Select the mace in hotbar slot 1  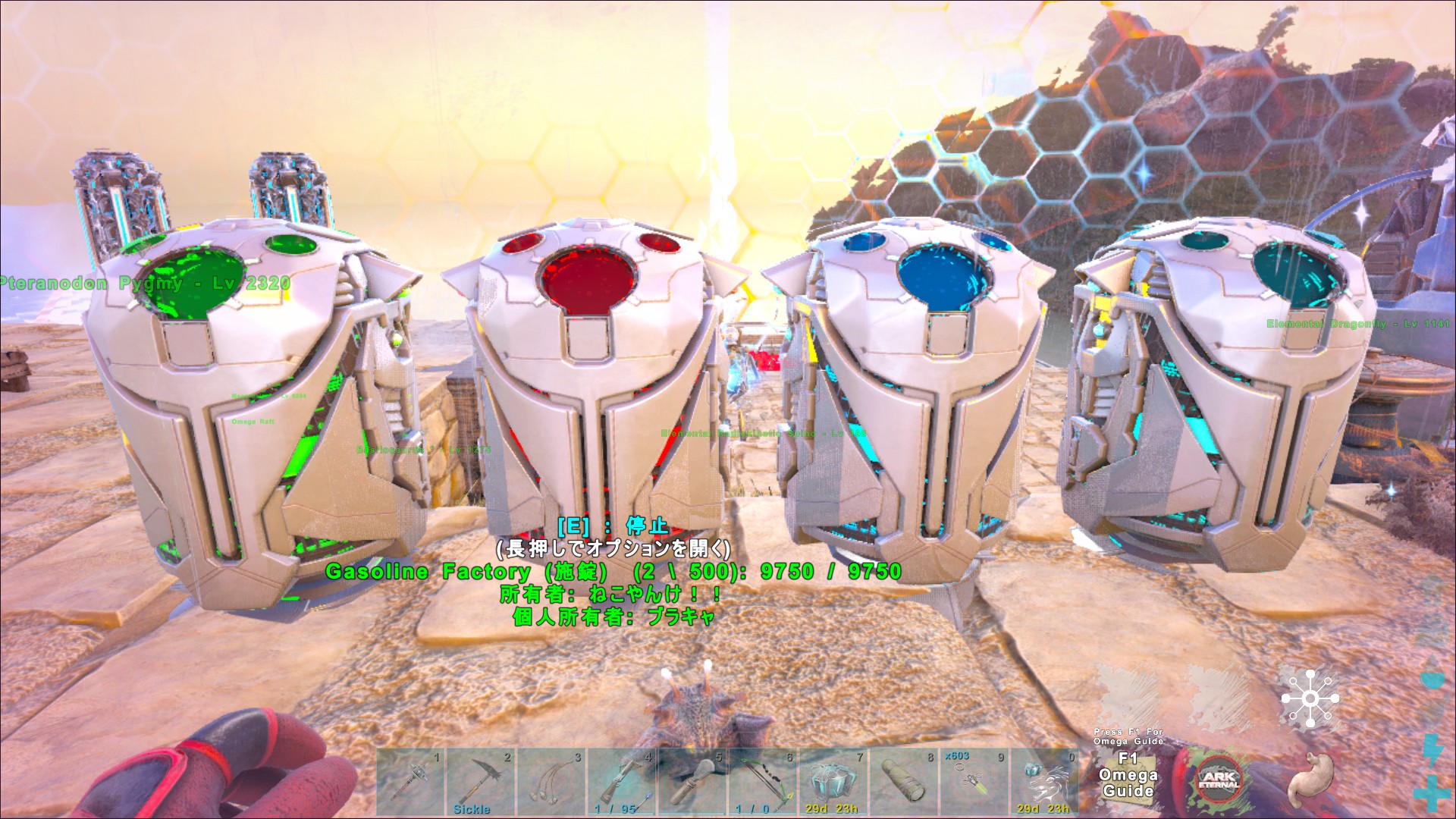pyautogui.click(x=410, y=781)
